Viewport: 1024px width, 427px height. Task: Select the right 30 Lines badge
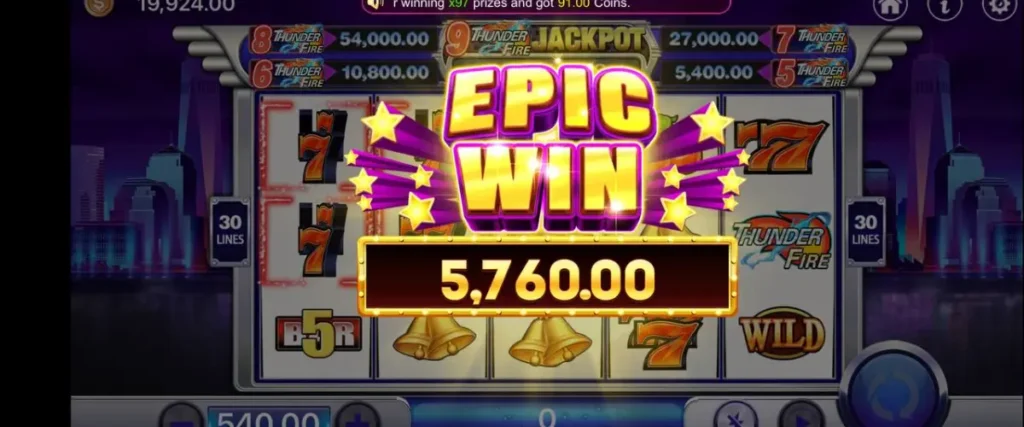click(866, 231)
